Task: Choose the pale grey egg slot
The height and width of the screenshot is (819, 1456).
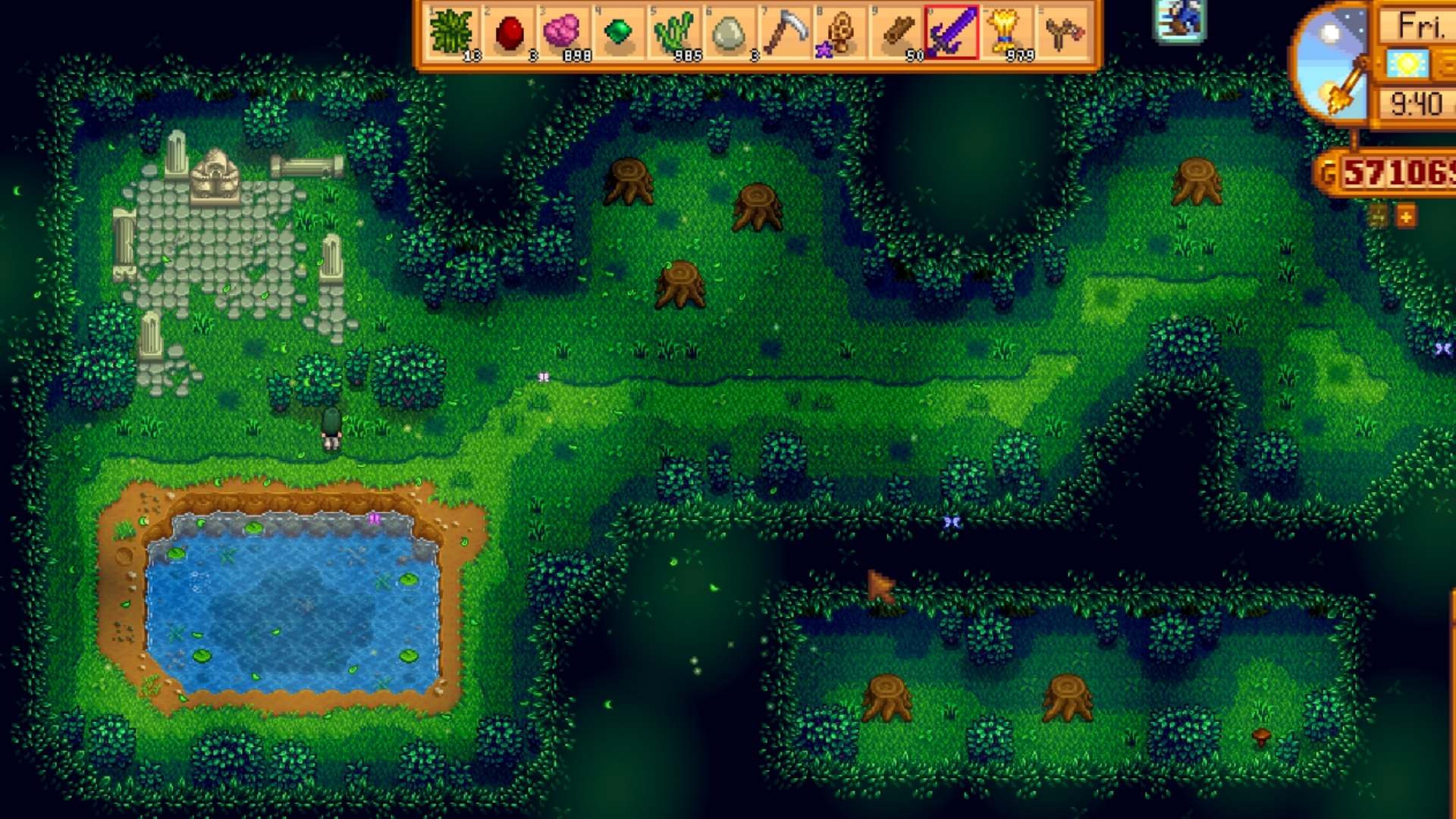Action: (x=729, y=33)
